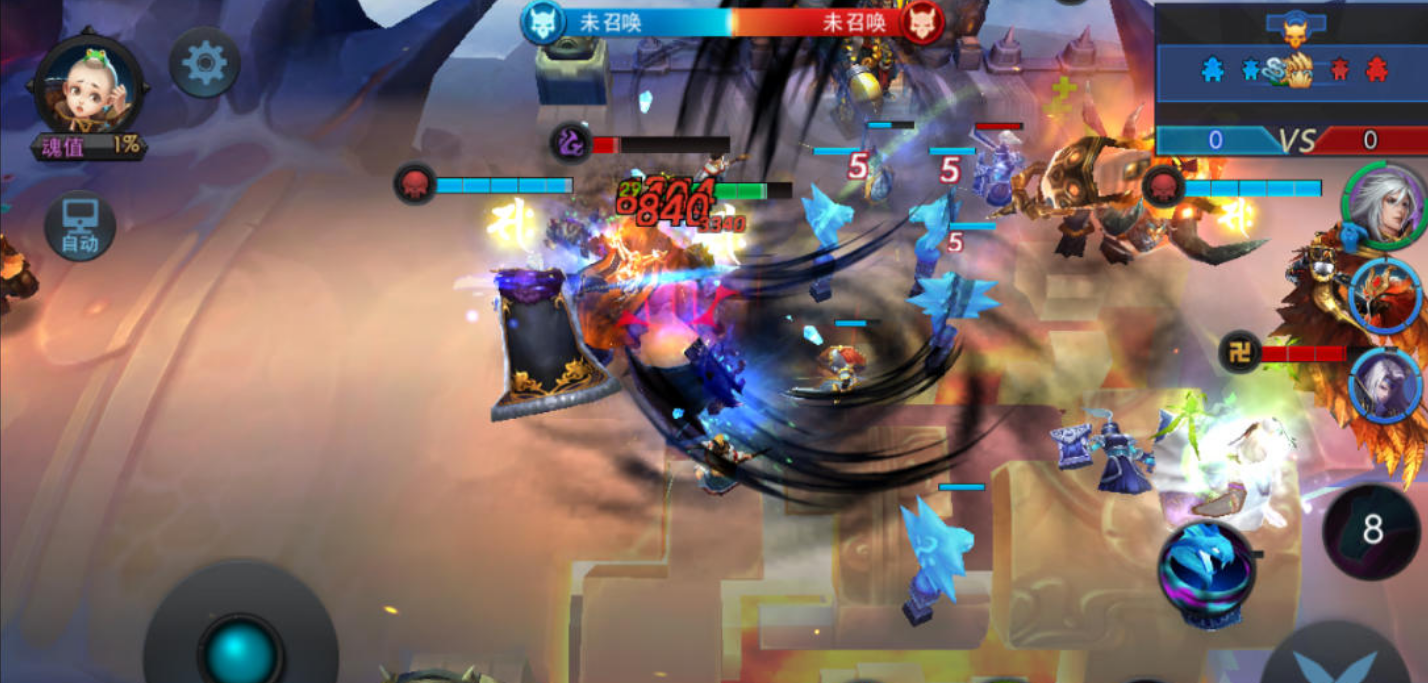This screenshot has width=1428, height=683.
Task: Toggle the 自动 auto-battle button
Action: point(80,226)
